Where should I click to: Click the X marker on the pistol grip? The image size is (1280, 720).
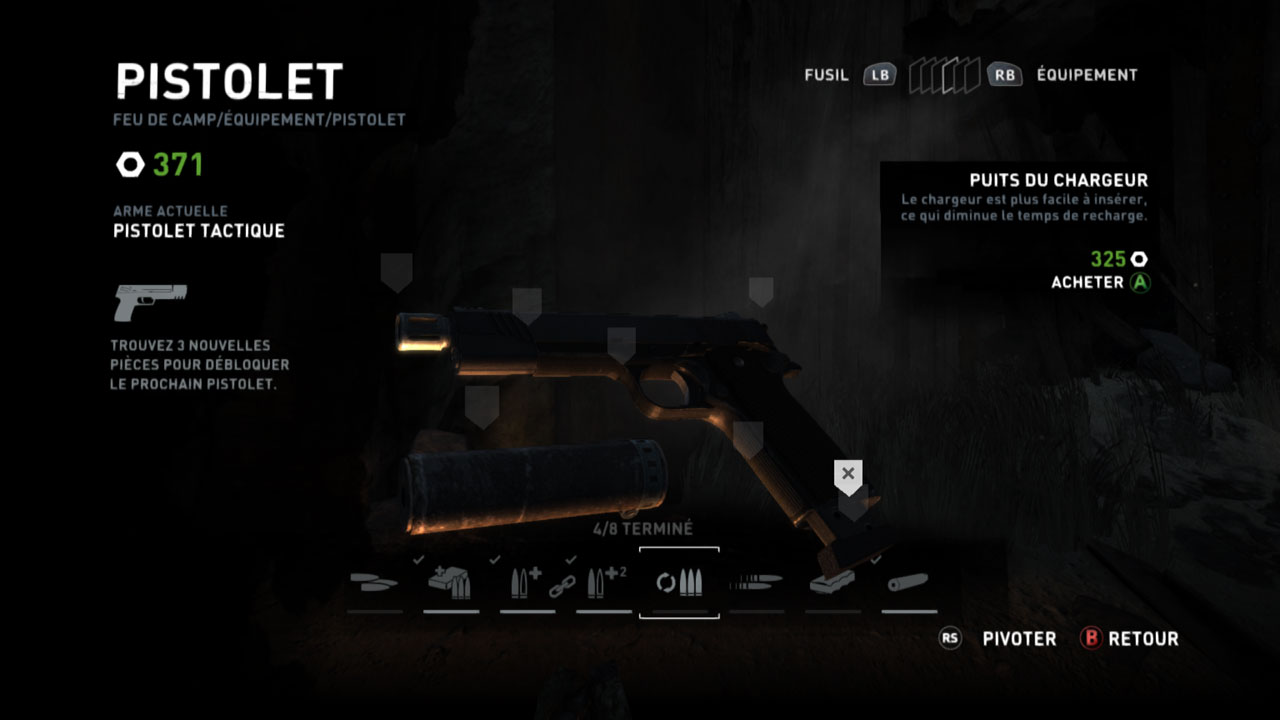[847, 473]
